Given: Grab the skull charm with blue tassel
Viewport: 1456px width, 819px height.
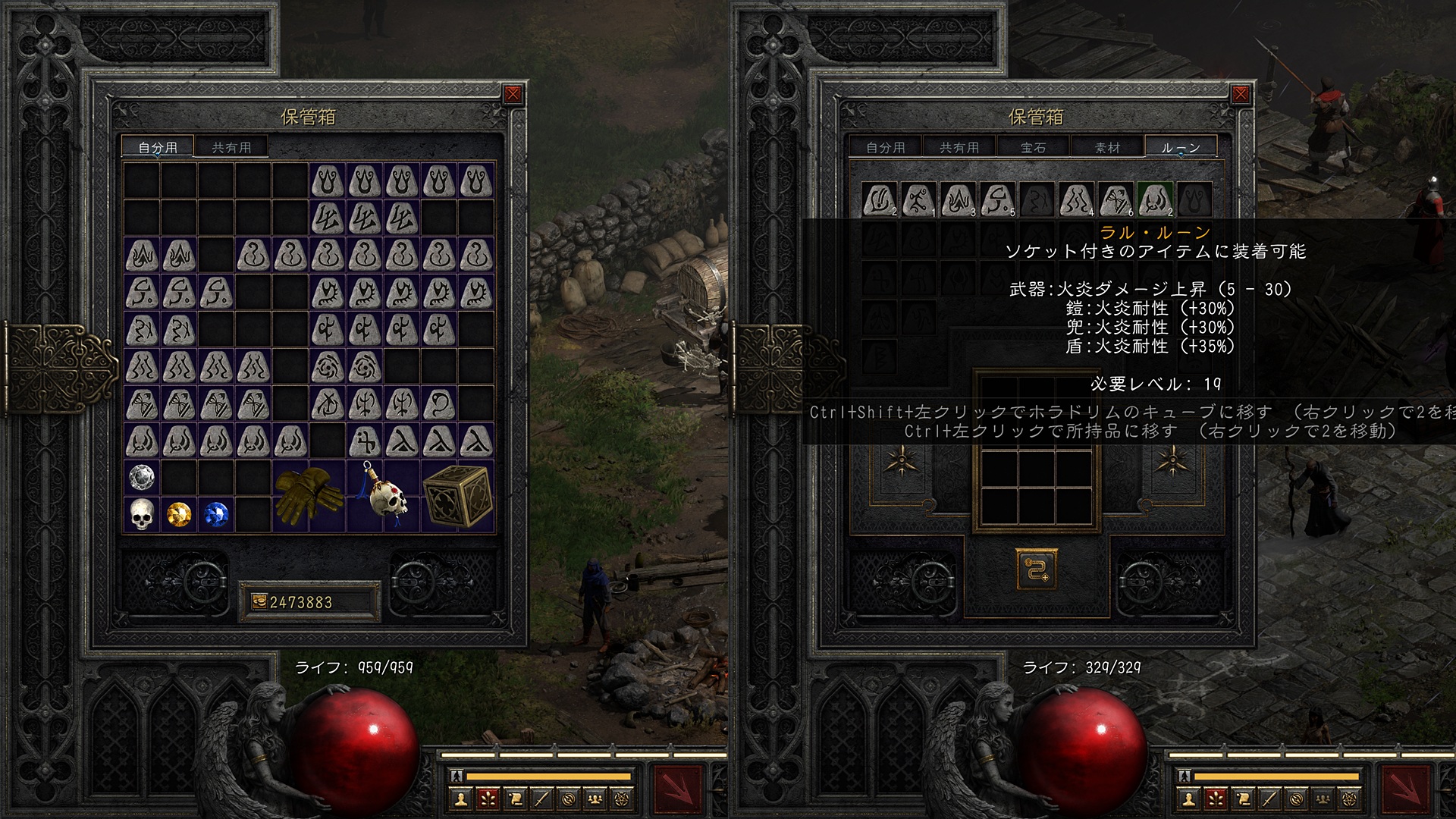Looking at the screenshot, I should pyautogui.click(x=383, y=496).
